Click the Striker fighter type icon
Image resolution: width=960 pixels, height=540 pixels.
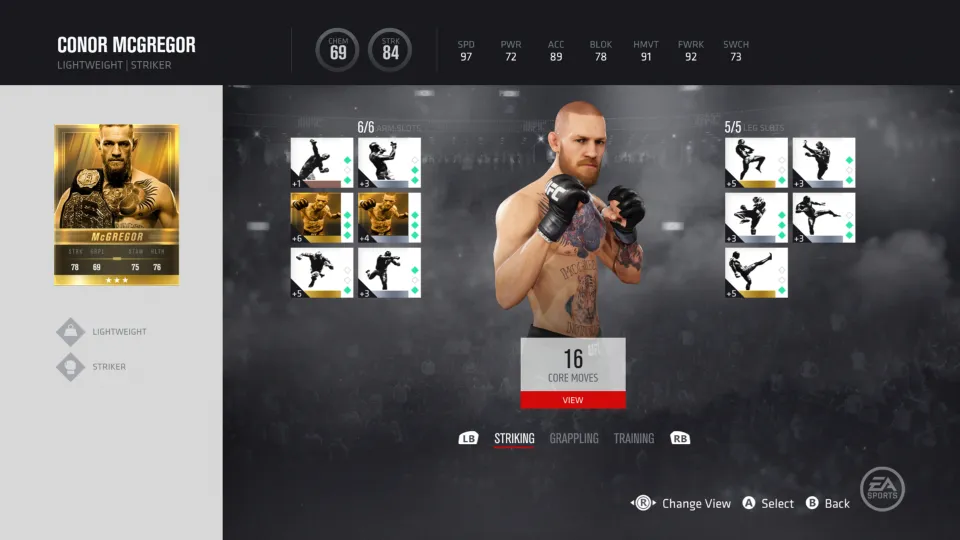tap(71, 367)
